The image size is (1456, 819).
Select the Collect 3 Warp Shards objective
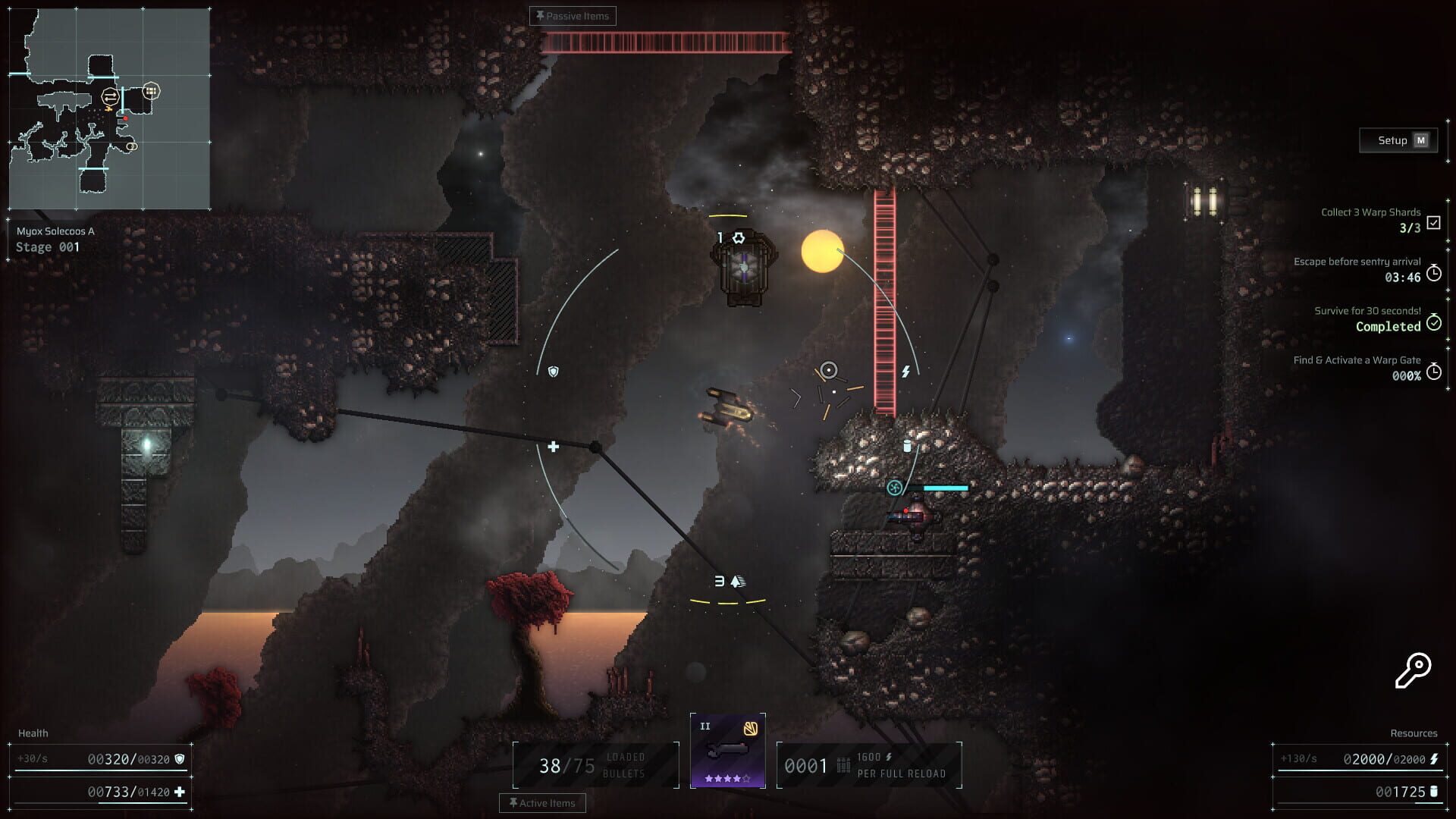tap(1371, 220)
